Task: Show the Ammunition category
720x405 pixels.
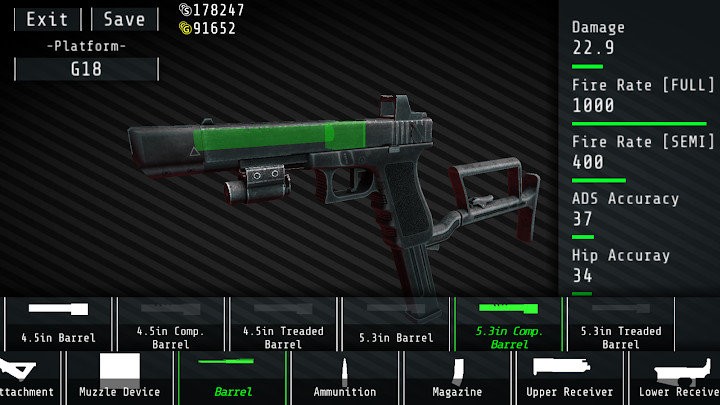Action: [345, 378]
